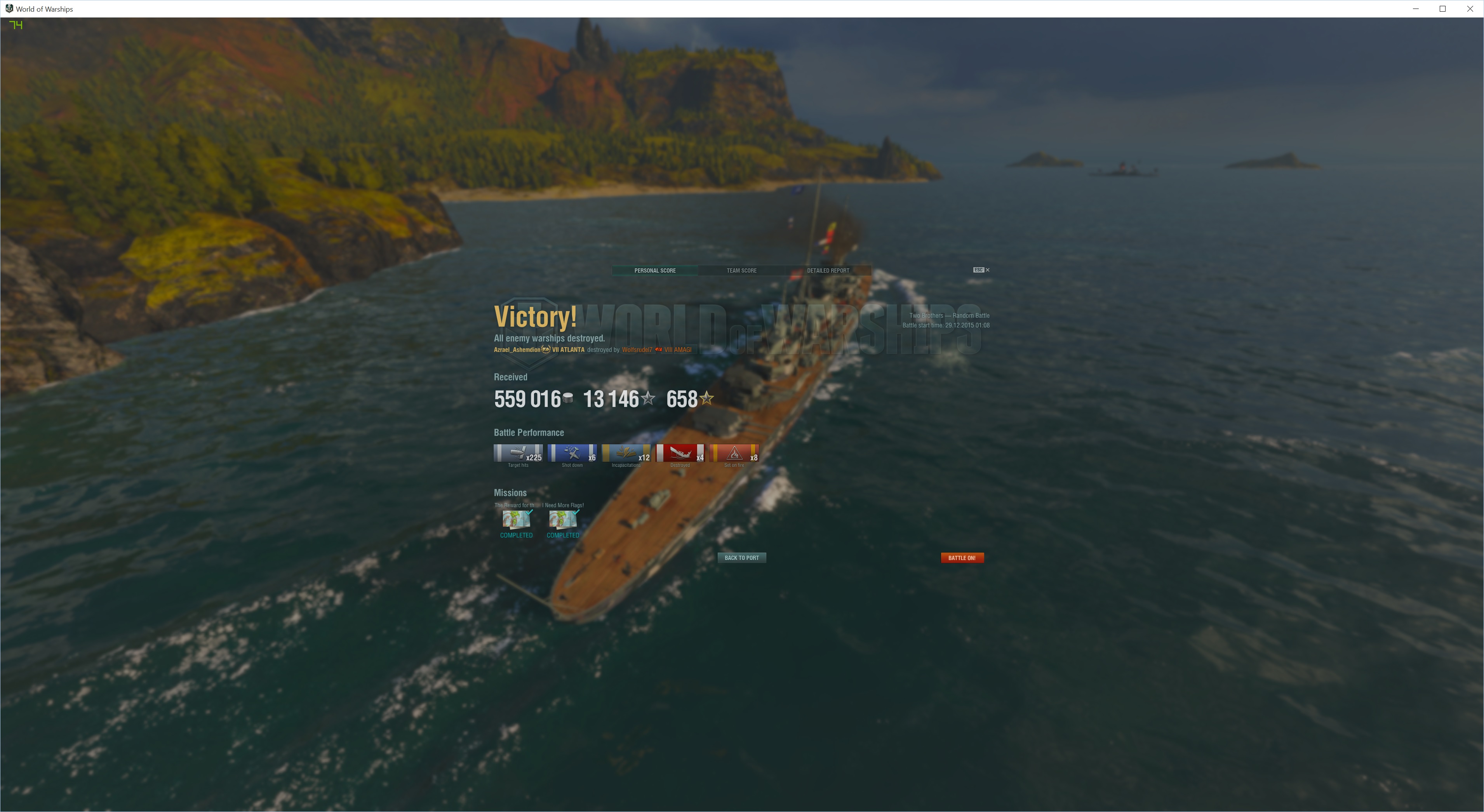Click the Wolfsrudel7 player name
1484x812 pixels.
637,349
